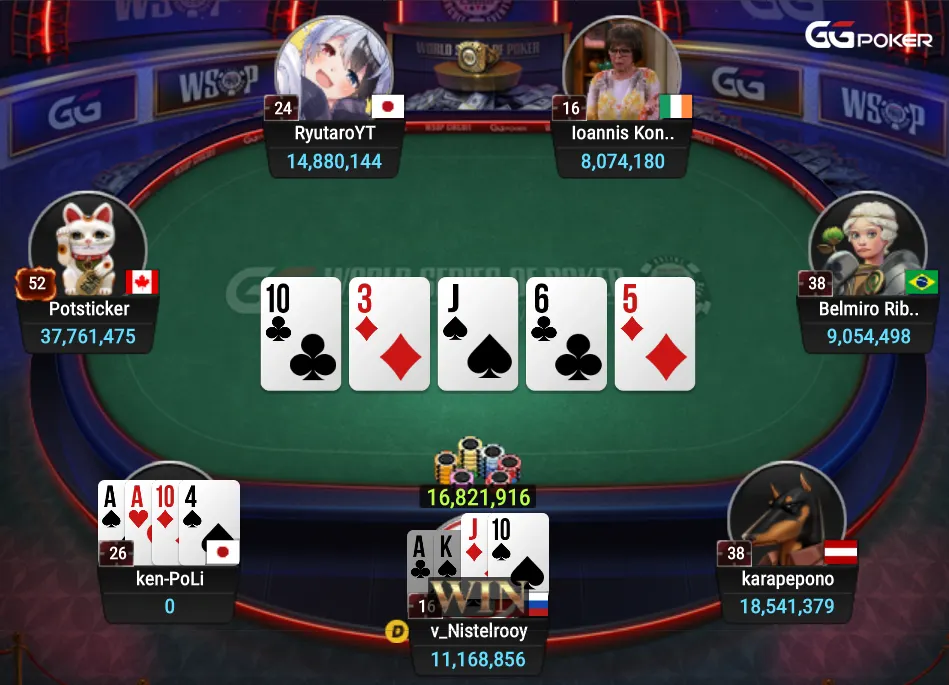949x685 pixels.
Task: Click the GGPoker logo
Action: [x=868, y=37]
